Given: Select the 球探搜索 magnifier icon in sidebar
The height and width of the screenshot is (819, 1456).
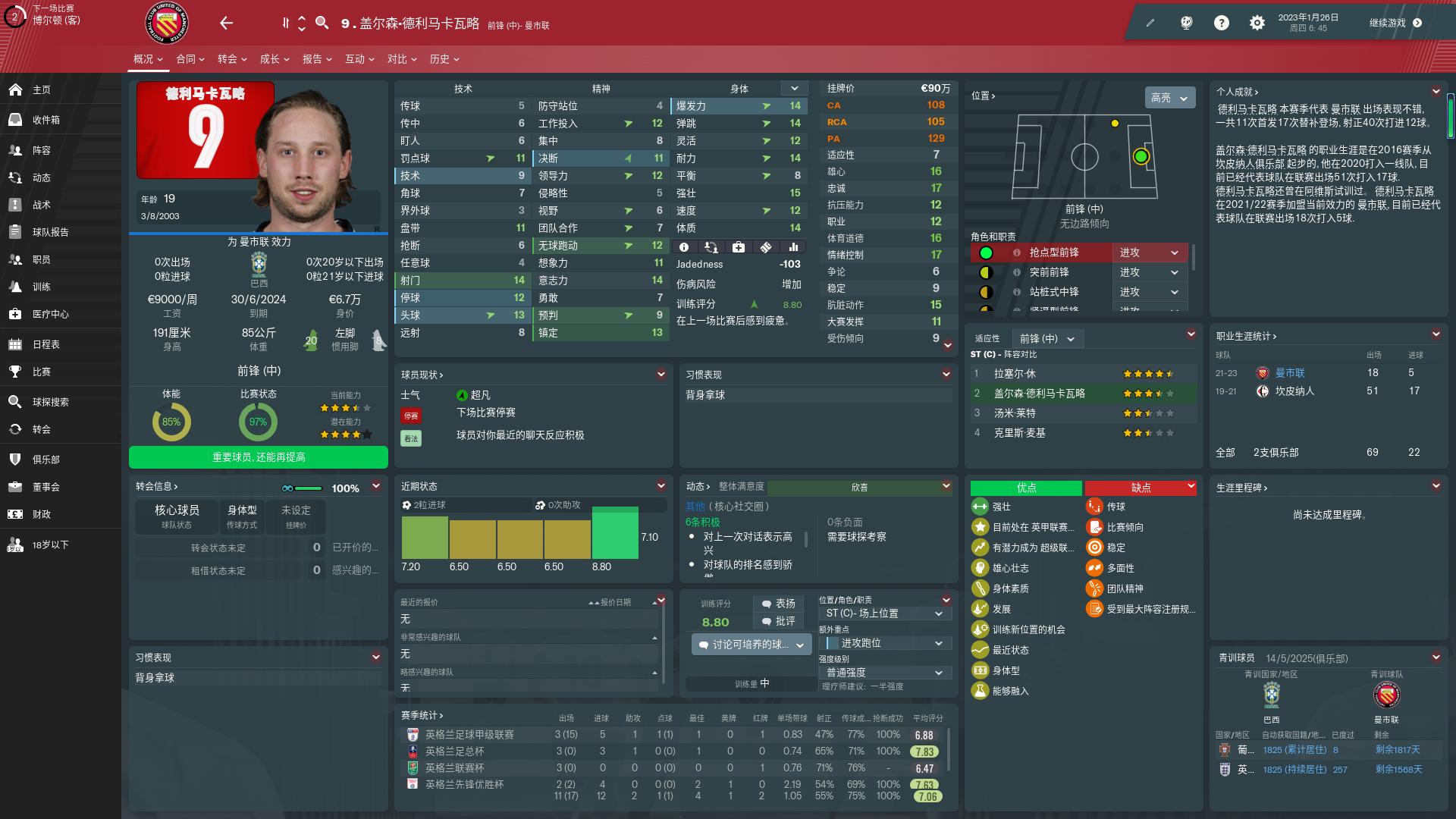Looking at the screenshot, I should pyautogui.click(x=15, y=402).
